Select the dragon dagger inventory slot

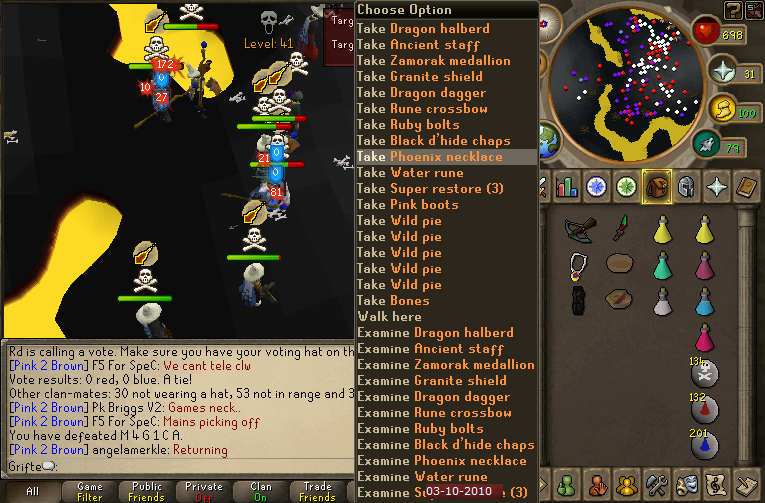pyautogui.click(x=620, y=230)
